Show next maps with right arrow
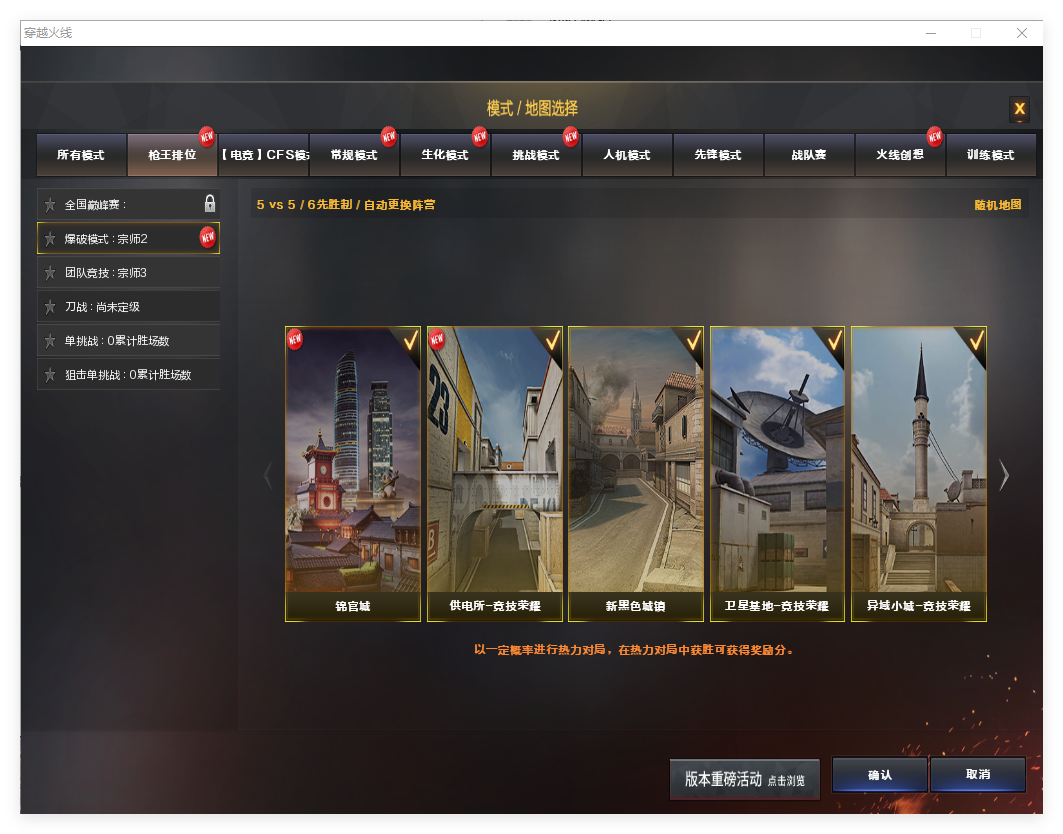Image resolution: width=1063 pixels, height=834 pixels. point(1004,475)
